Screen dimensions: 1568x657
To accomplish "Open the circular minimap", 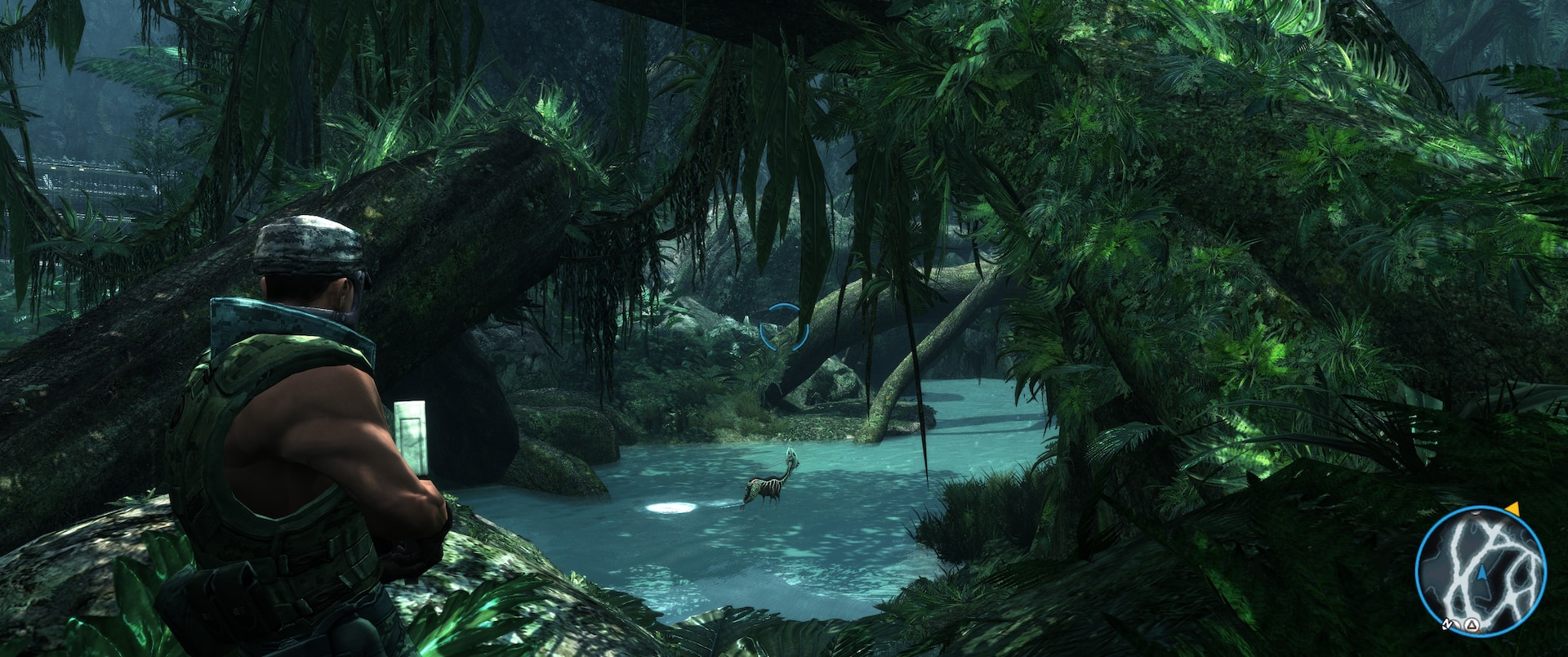I will click(1481, 570).
